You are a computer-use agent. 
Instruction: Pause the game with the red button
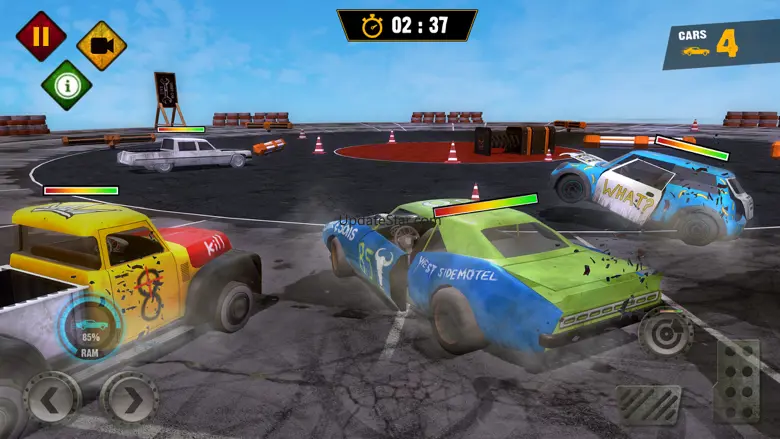41,36
